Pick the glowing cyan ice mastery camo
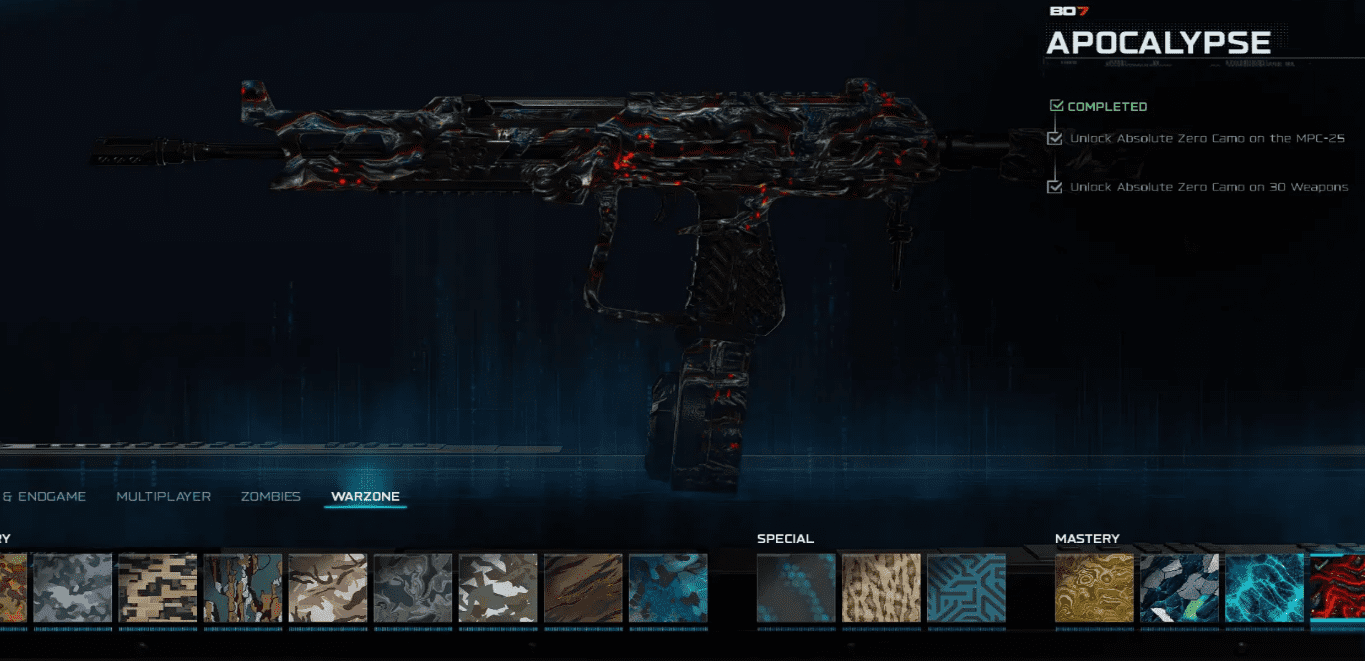Image resolution: width=1365 pixels, height=661 pixels. coord(1264,588)
